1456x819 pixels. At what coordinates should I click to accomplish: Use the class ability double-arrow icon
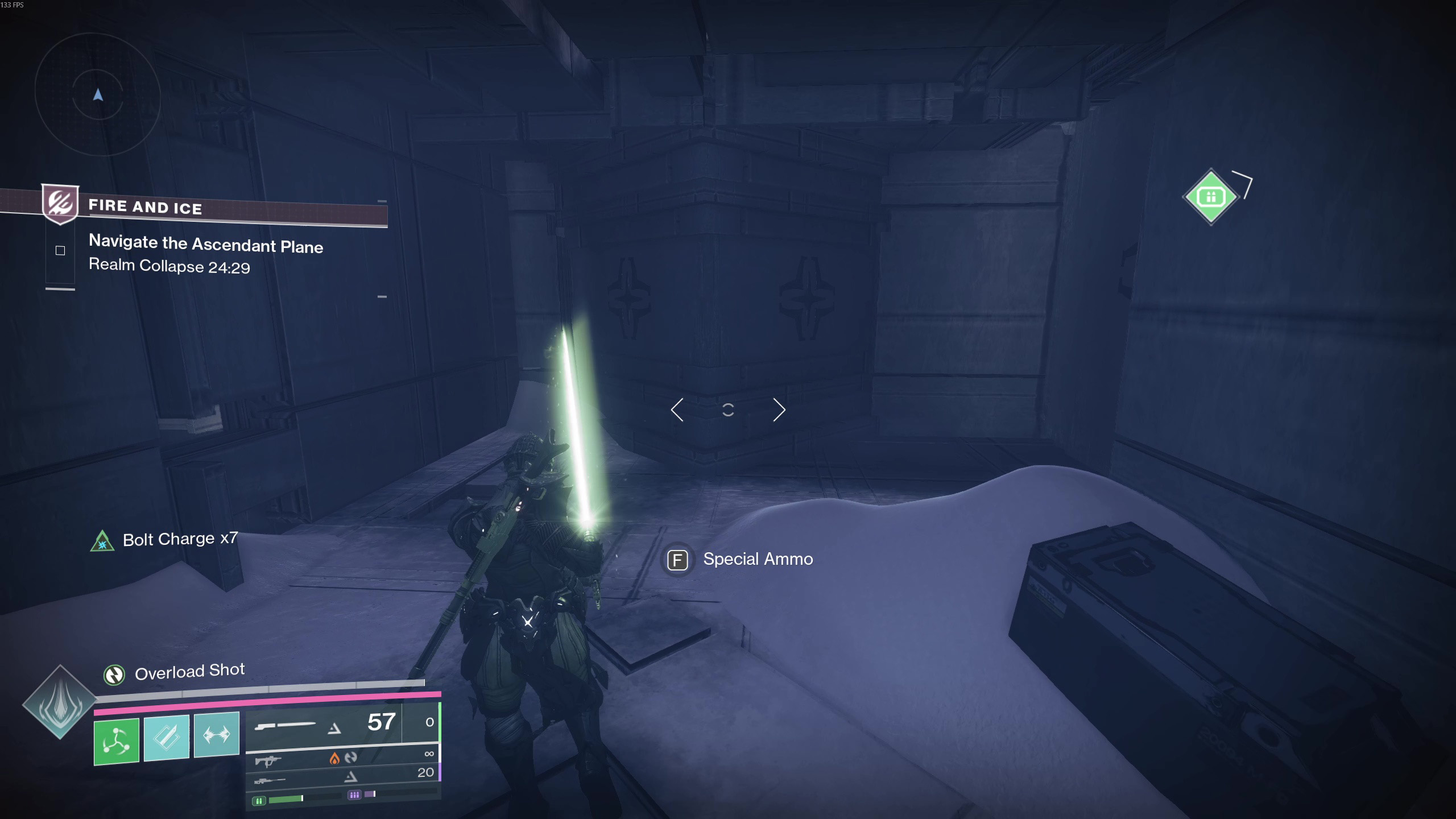pyautogui.click(x=217, y=734)
